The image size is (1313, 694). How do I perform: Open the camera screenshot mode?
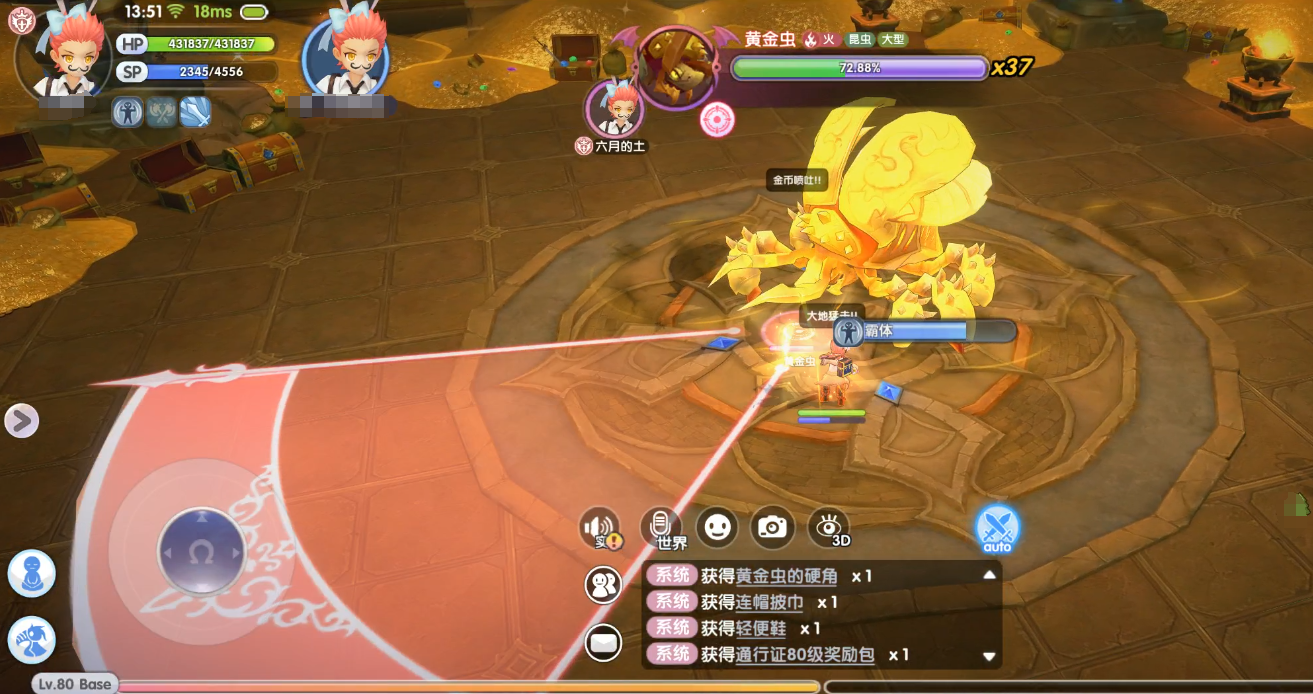click(772, 527)
